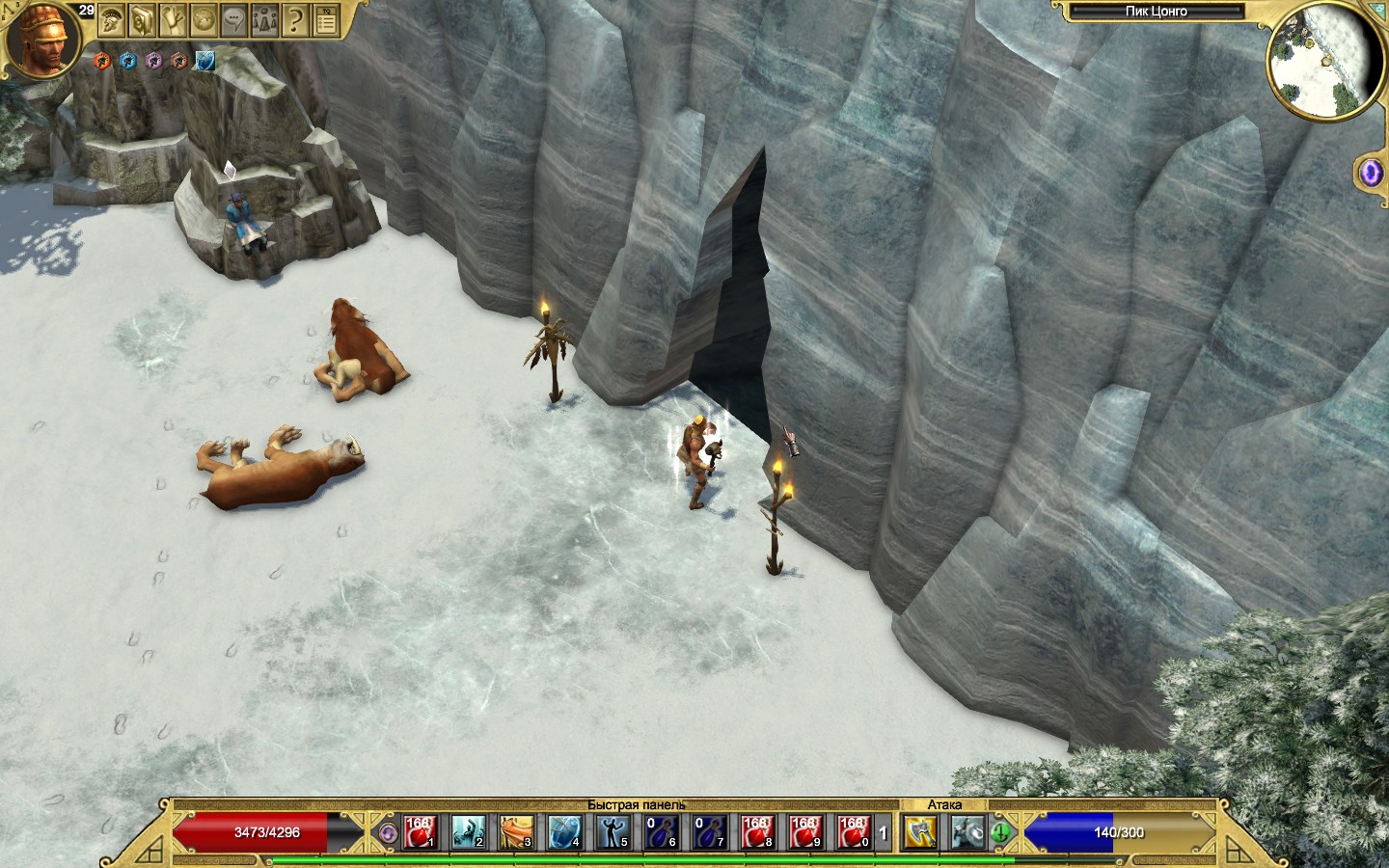Activate the glowing figure skill in slot 5

point(613,831)
